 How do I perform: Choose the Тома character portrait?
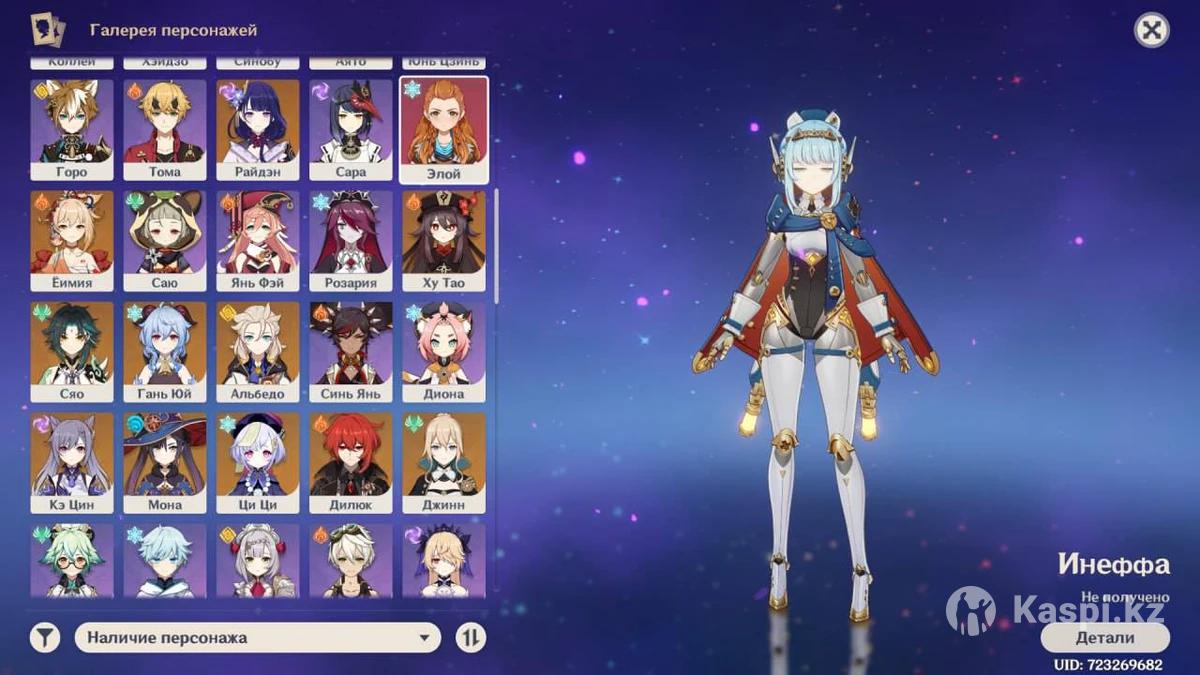pos(165,129)
